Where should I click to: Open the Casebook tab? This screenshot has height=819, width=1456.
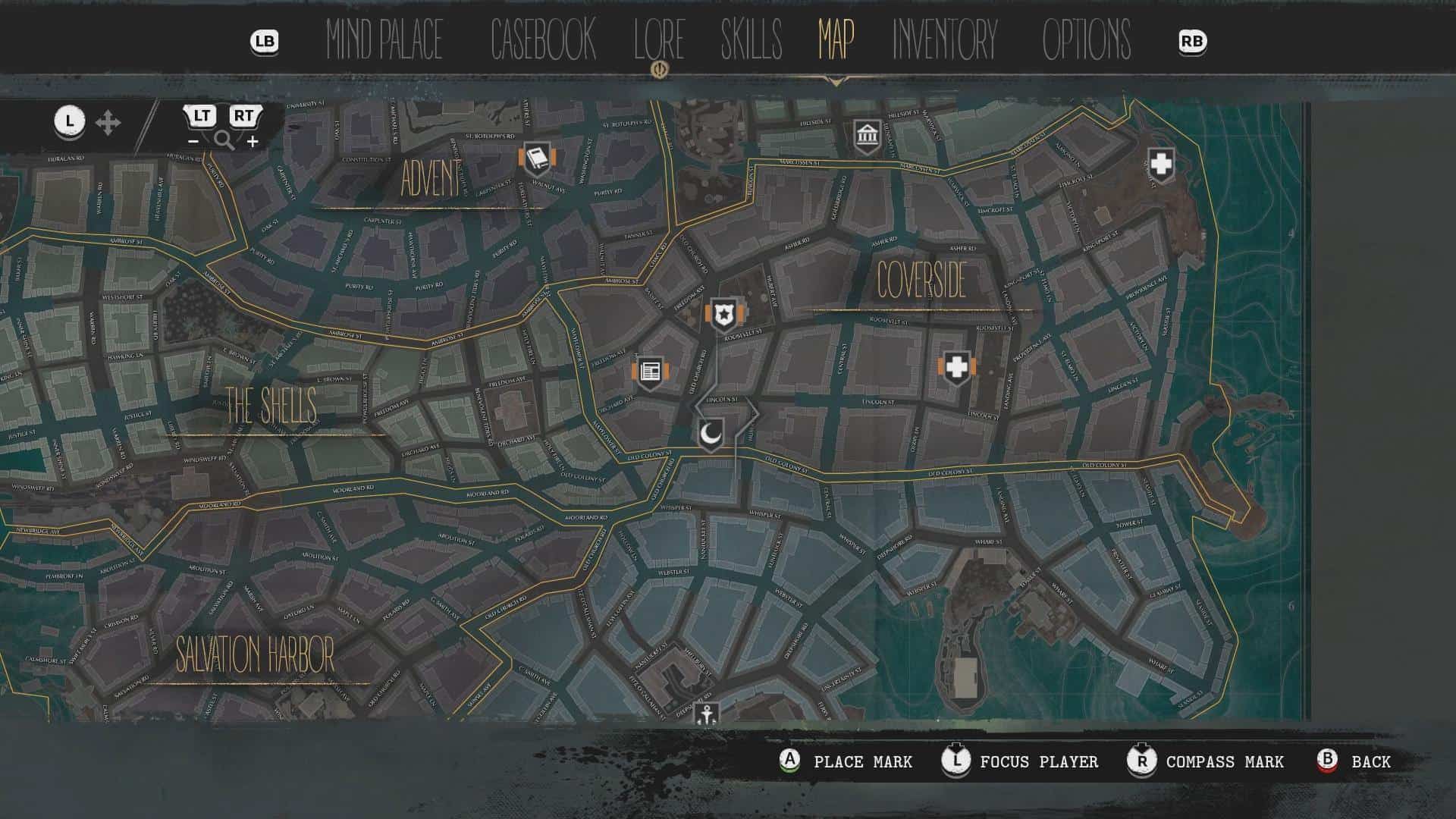[x=543, y=40]
